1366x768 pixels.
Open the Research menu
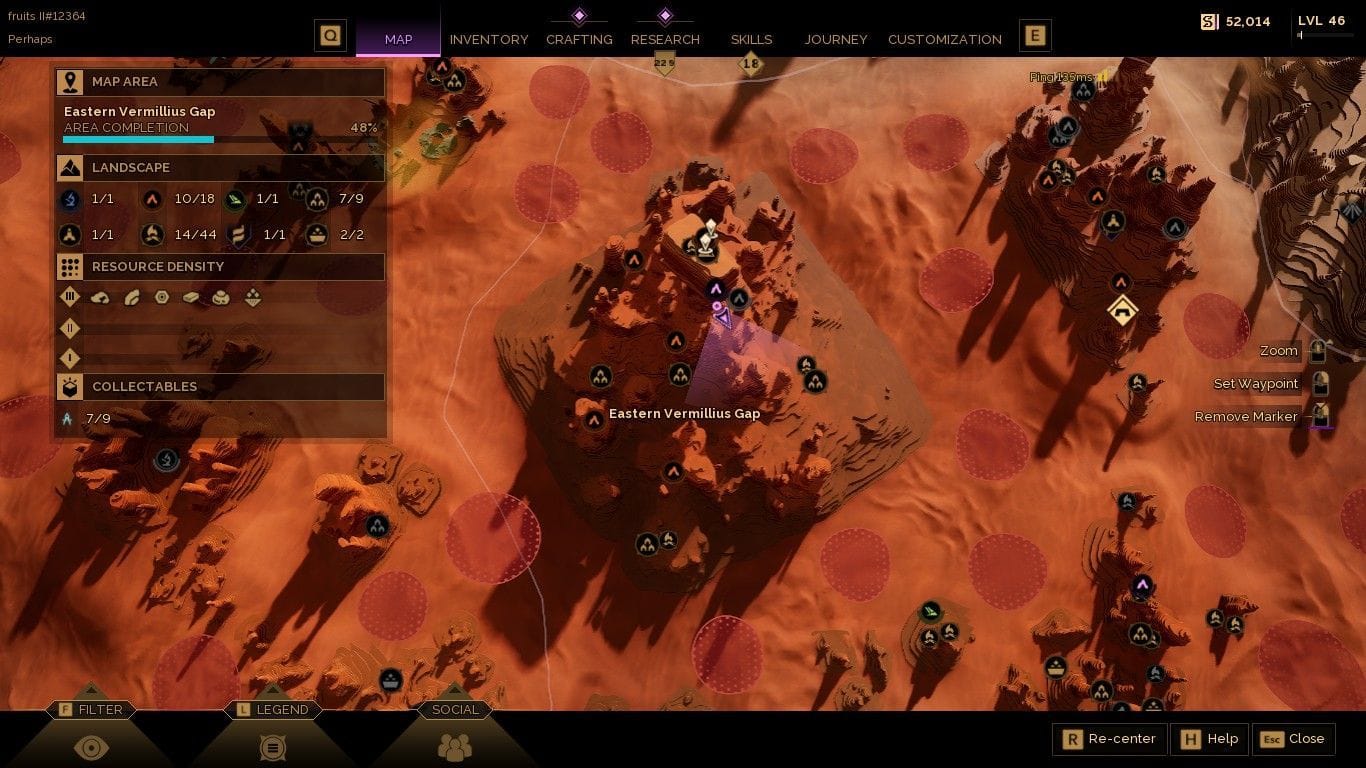click(665, 39)
